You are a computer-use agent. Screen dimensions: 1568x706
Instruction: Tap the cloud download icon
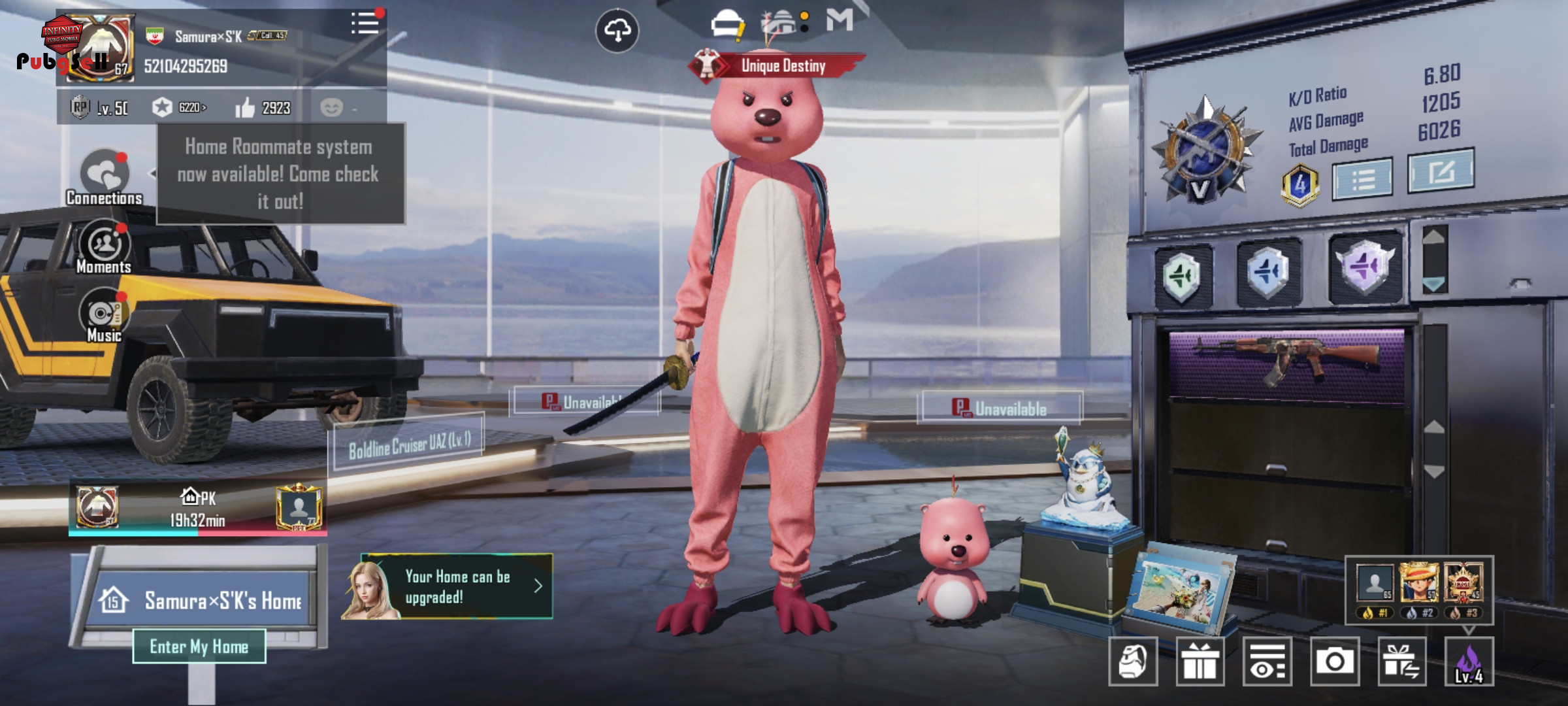(617, 31)
